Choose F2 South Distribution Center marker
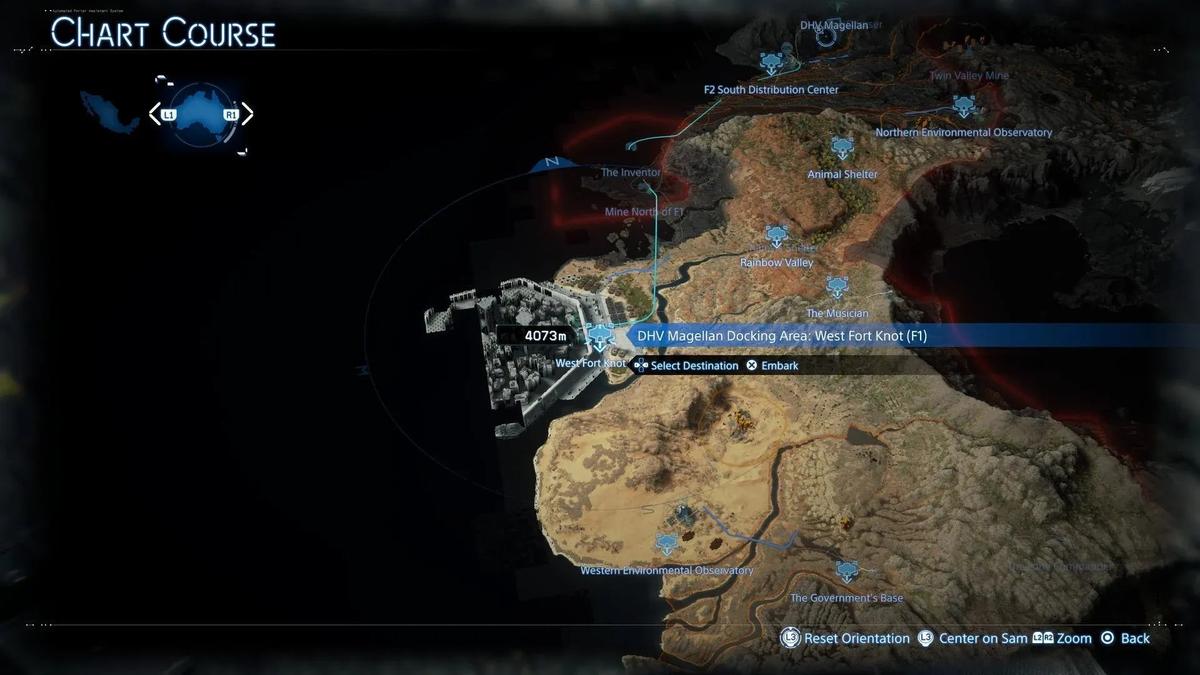The height and width of the screenshot is (675, 1200). pyautogui.click(x=771, y=64)
